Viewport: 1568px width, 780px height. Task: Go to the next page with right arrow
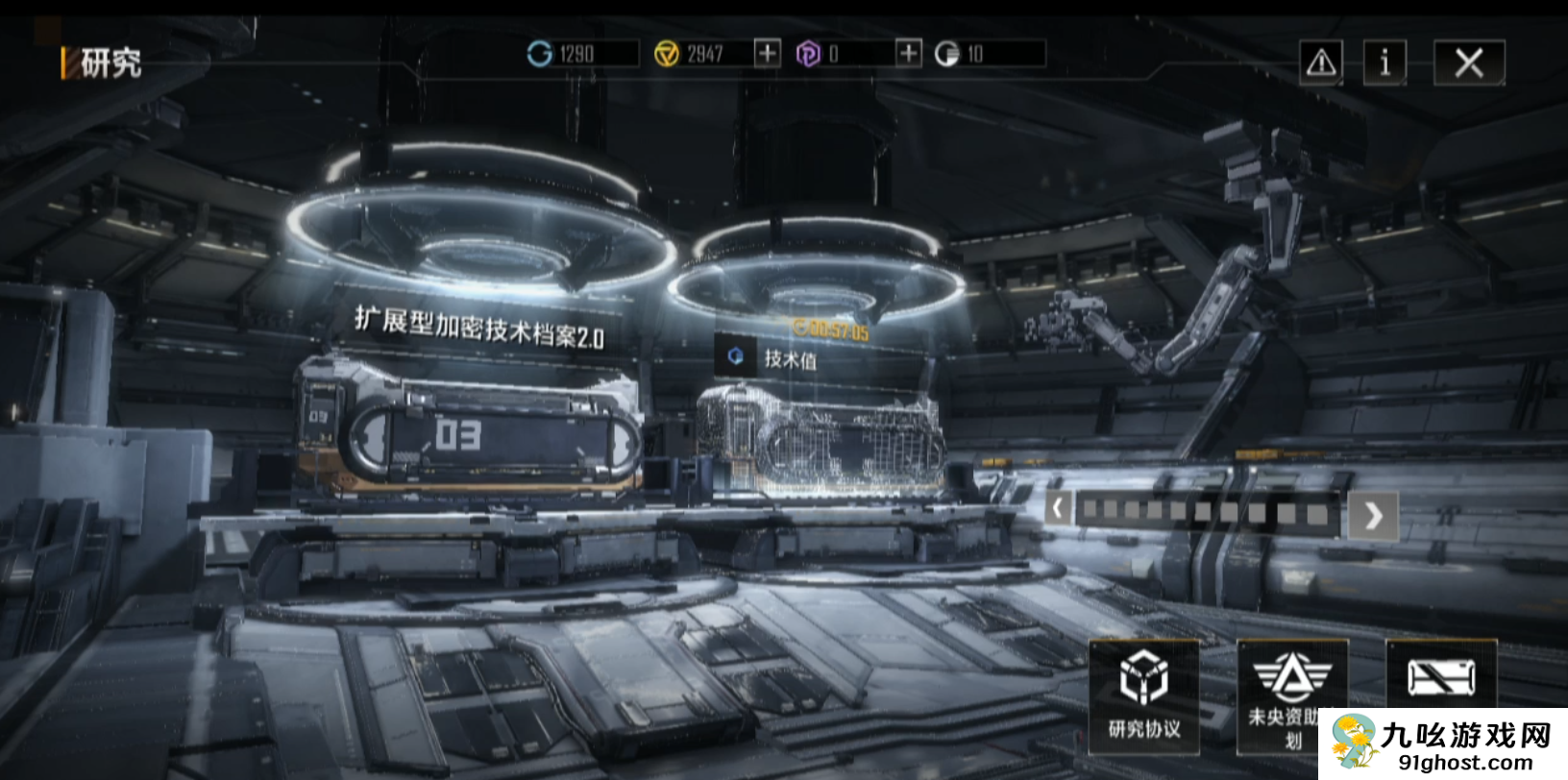(1373, 516)
